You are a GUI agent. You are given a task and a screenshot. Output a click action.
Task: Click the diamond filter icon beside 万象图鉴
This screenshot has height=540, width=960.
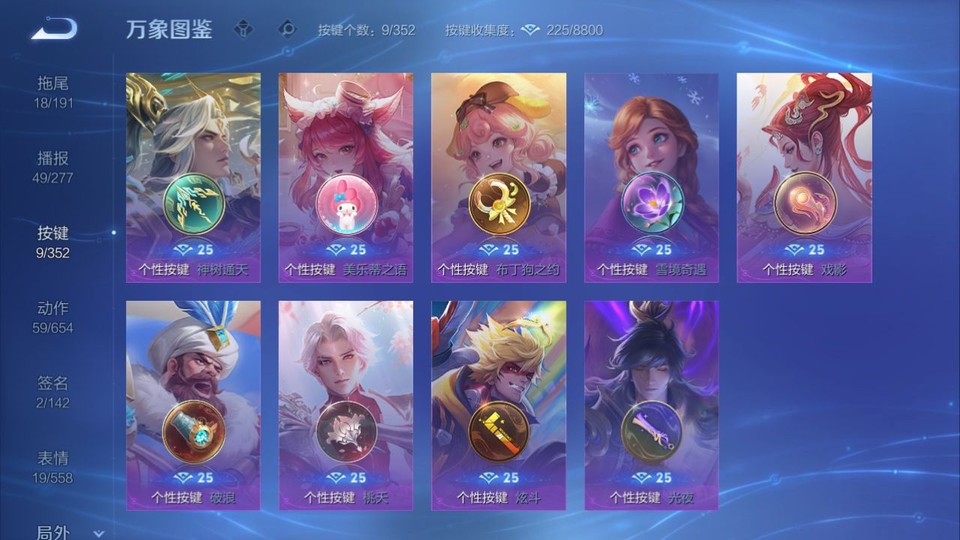pyautogui.click(x=243, y=29)
